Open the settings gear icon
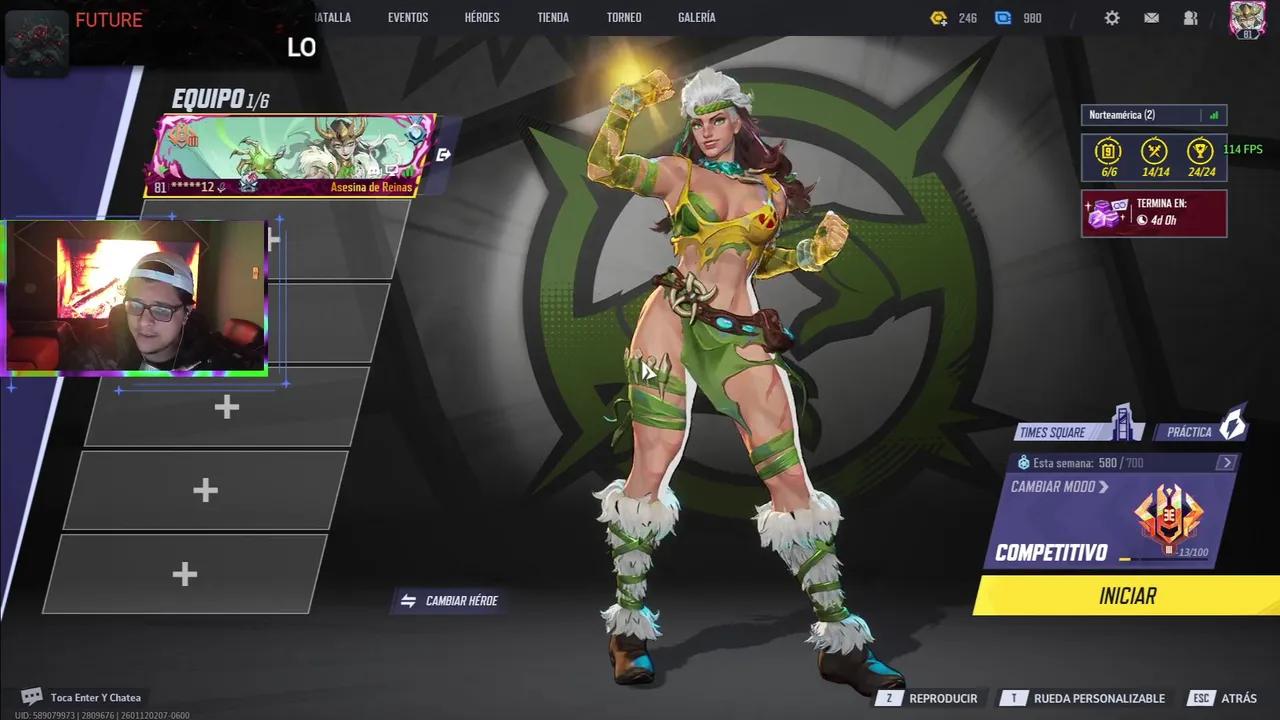The height and width of the screenshot is (720, 1280). pyautogui.click(x=1112, y=17)
